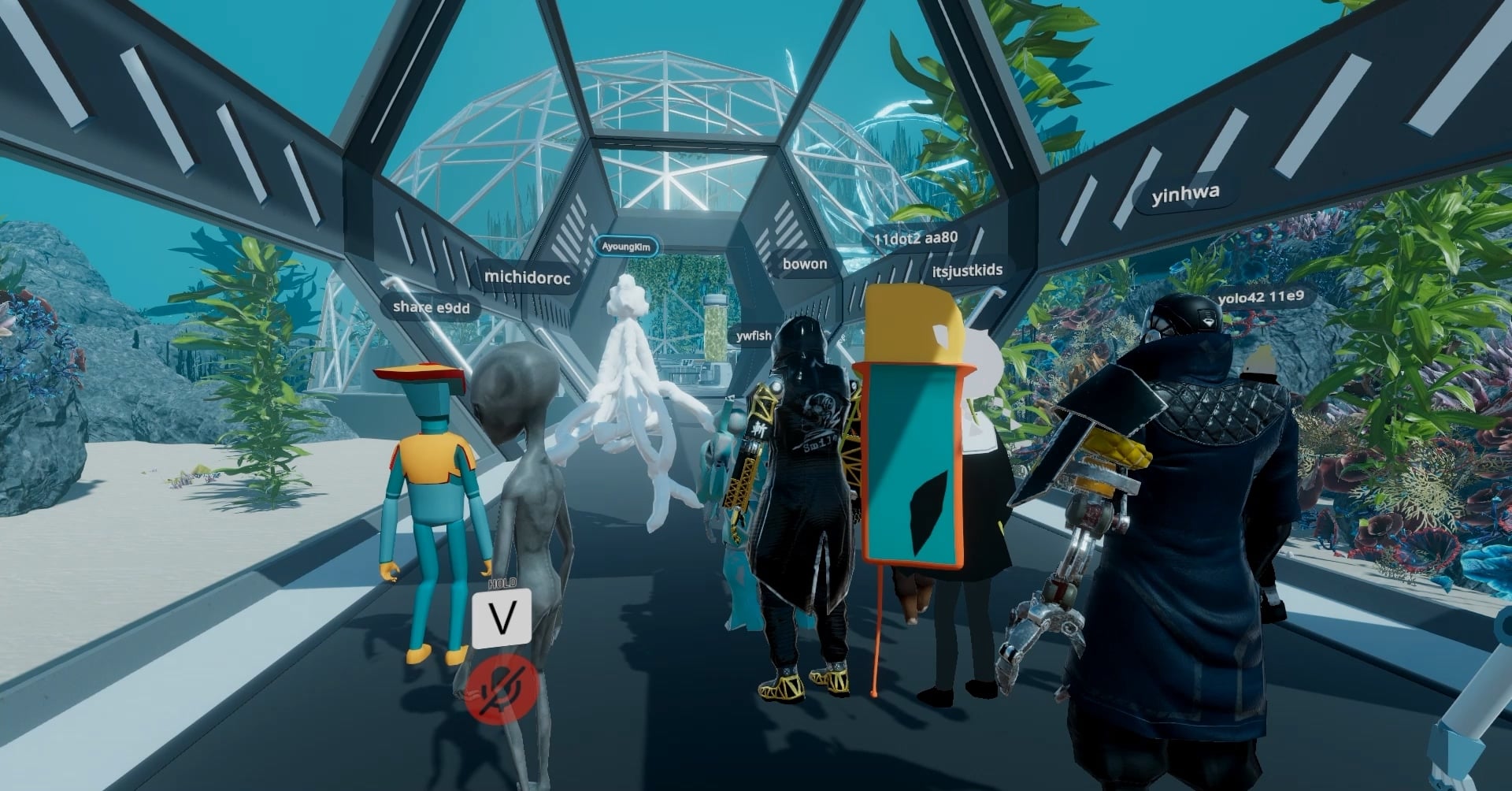Toggle the red muted microphone icon

[x=501, y=689]
